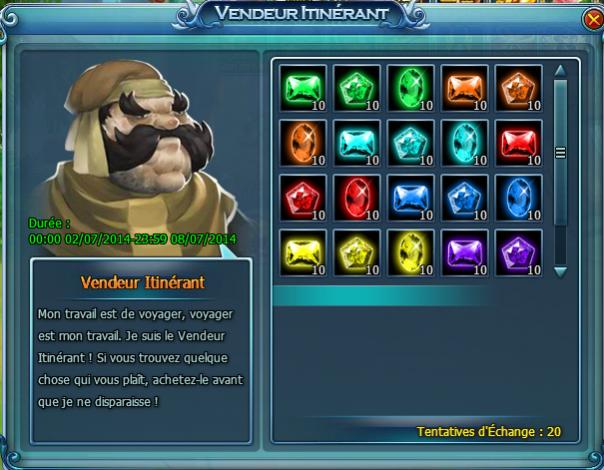
Task: Select the green rectangular gem
Action: click(x=299, y=87)
